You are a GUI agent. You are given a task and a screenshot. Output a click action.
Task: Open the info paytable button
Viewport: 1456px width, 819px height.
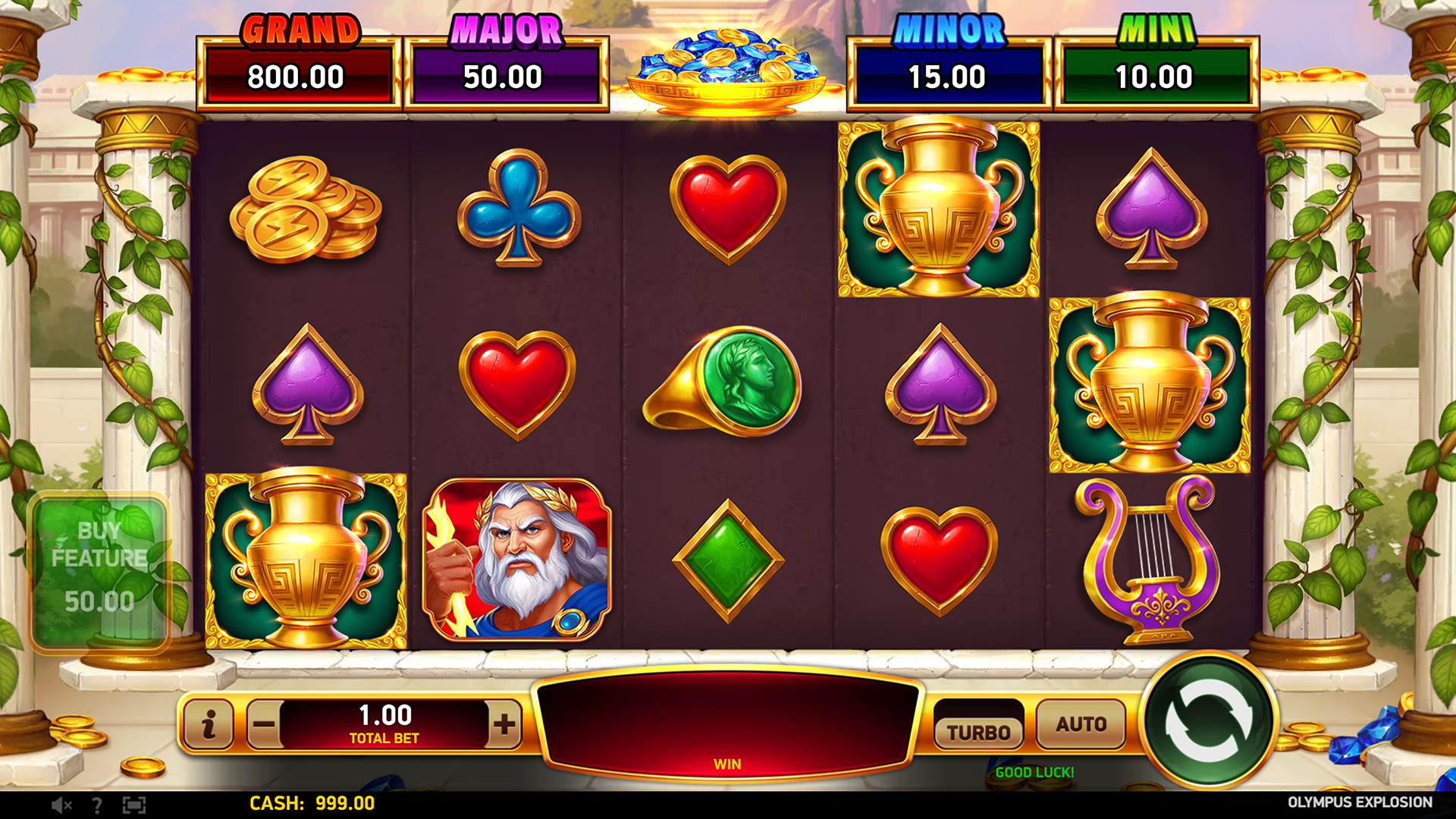pos(209,724)
